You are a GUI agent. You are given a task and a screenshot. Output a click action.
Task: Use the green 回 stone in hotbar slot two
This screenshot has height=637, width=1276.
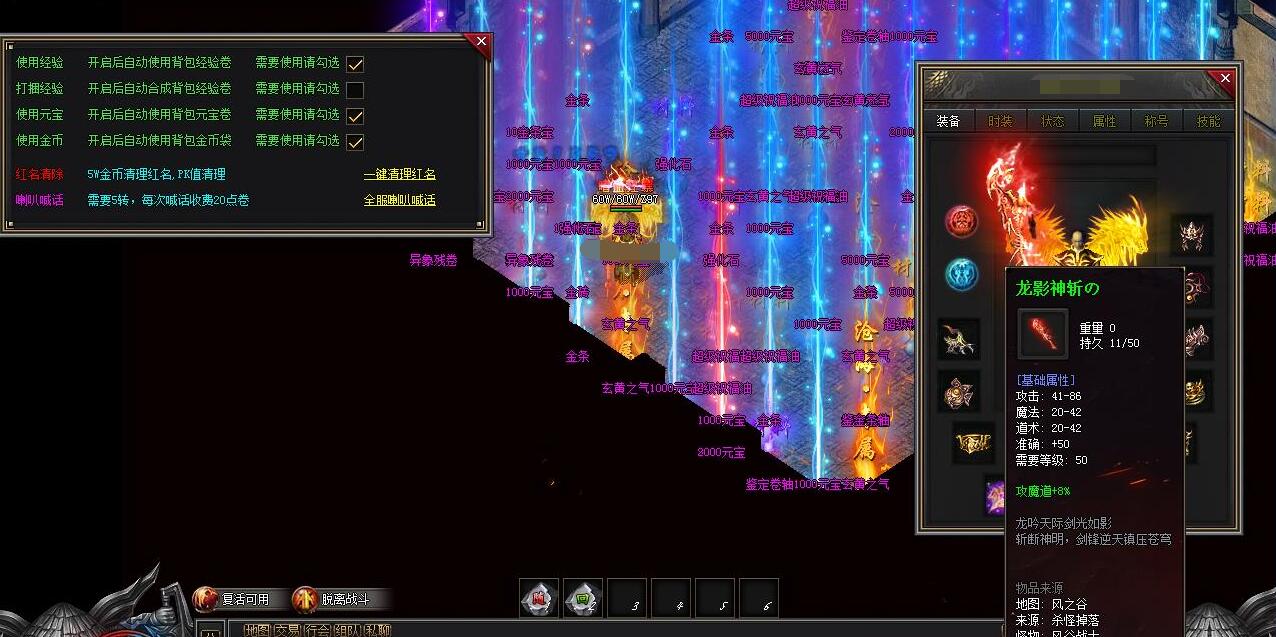[x=583, y=598]
